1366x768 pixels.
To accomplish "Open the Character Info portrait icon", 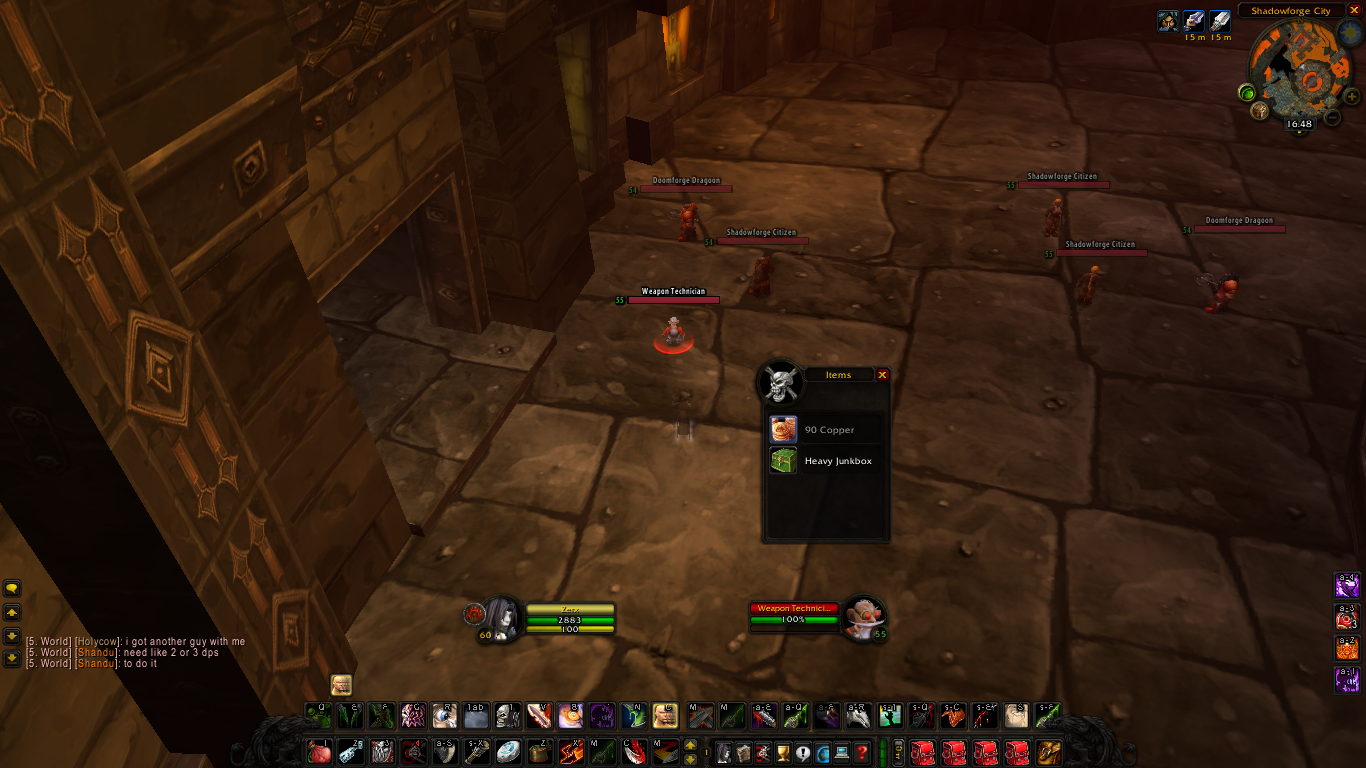I will pos(724,752).
